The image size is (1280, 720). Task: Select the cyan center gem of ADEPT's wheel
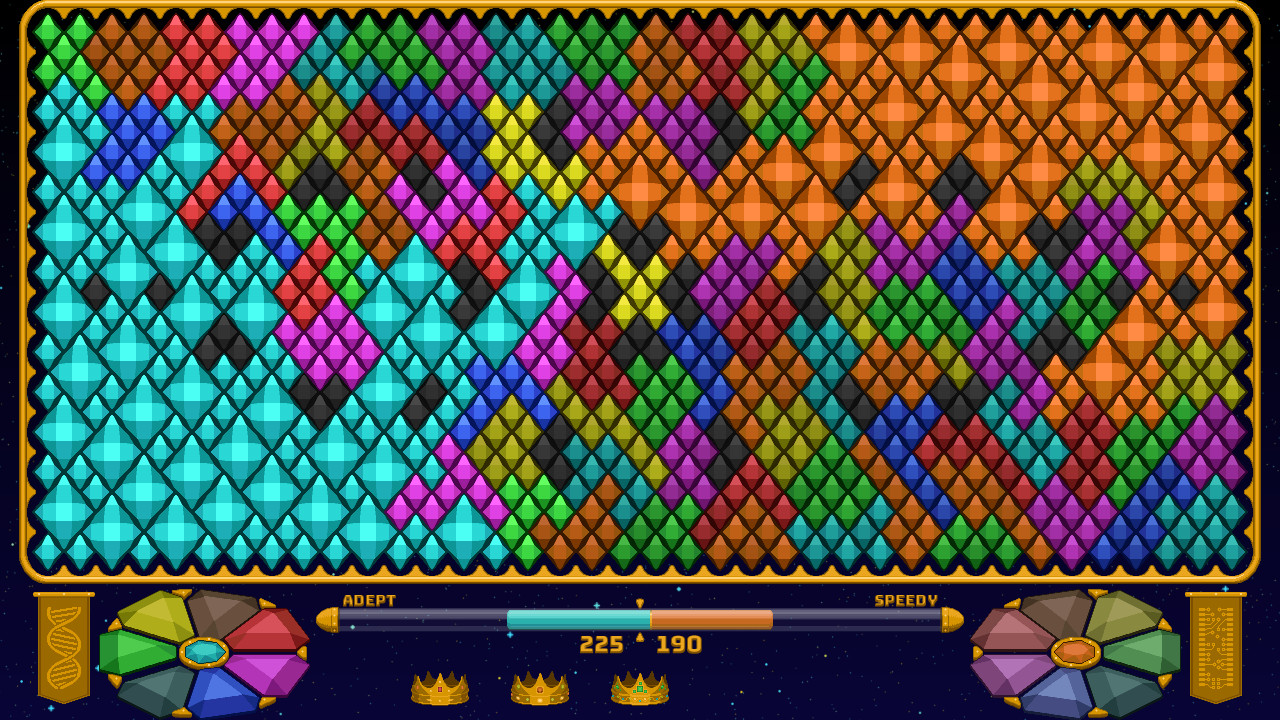tap(203, 653)
